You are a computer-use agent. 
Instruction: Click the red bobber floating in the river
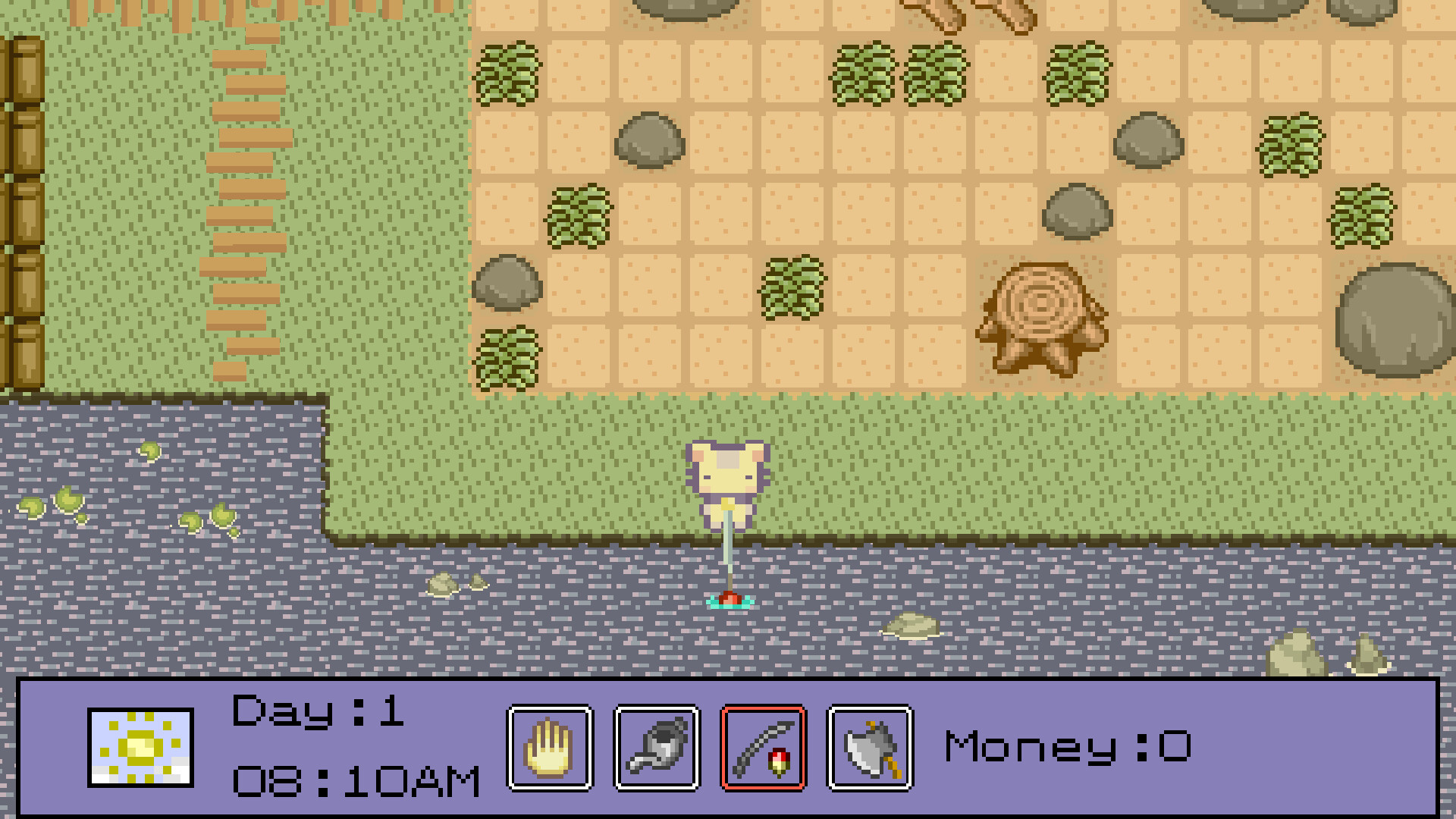tap(730, 599)
